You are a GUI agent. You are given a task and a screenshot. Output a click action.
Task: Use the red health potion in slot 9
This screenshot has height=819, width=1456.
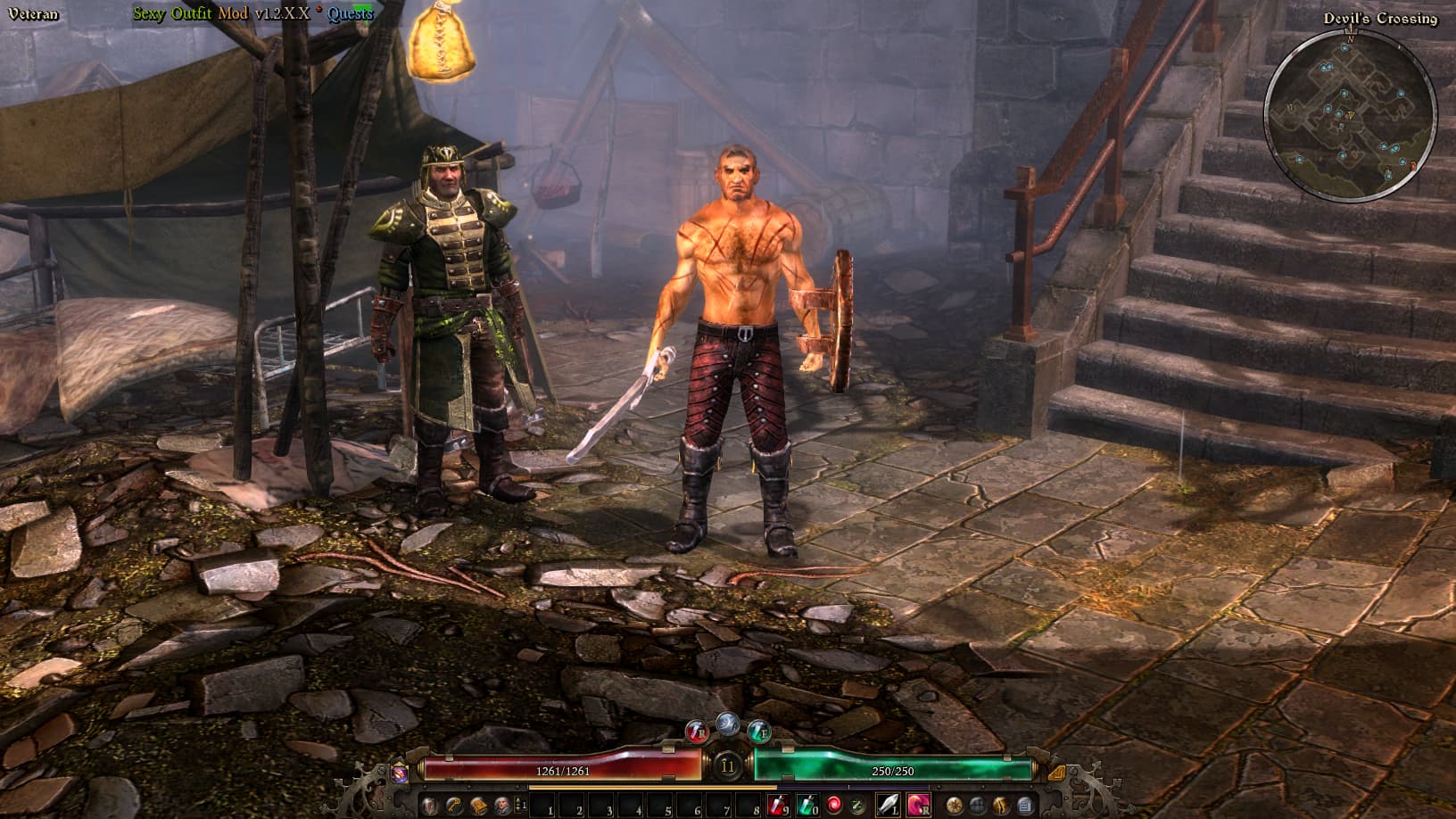coord(777,806)
